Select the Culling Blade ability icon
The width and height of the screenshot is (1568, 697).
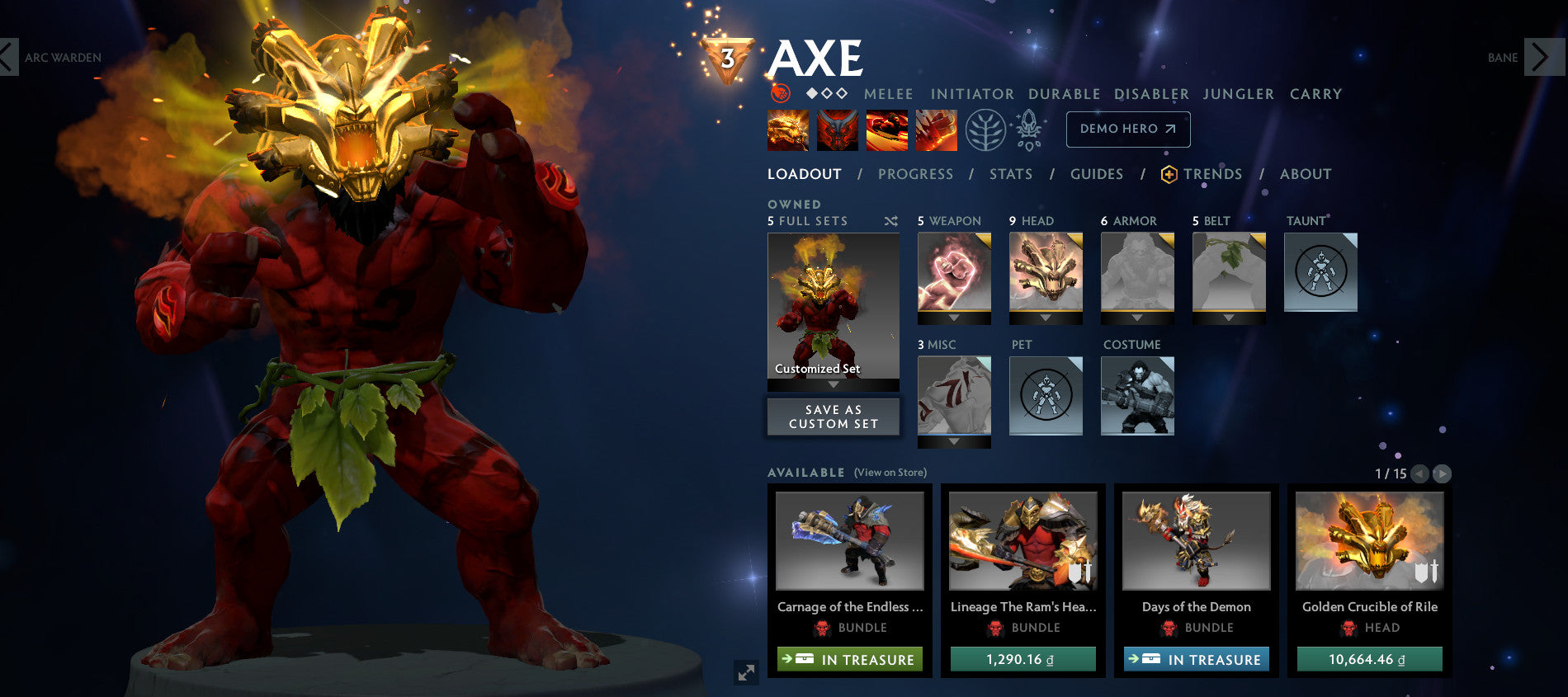(937, 131)
